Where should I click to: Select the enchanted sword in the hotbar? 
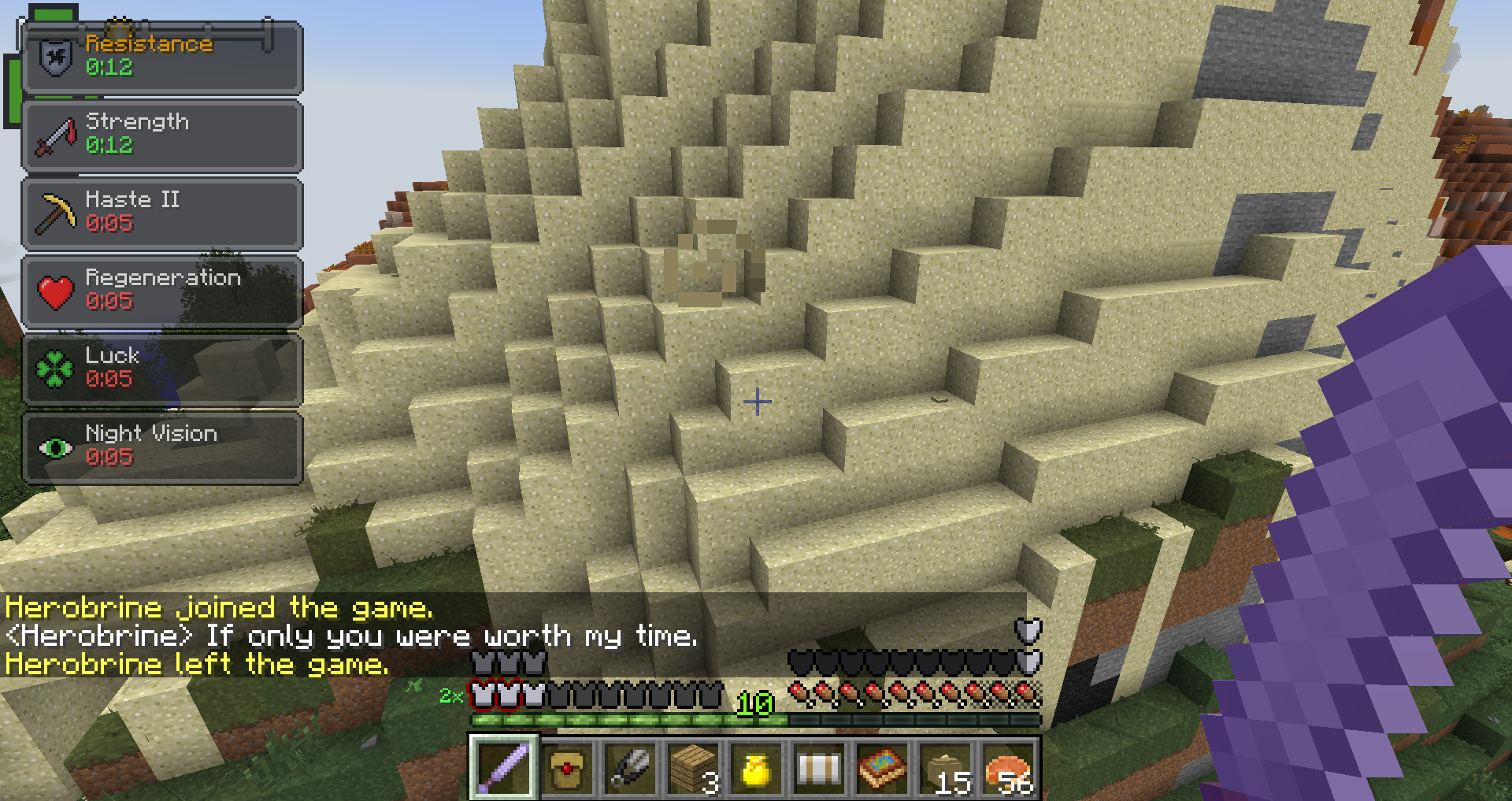click(x=502, y=768)
